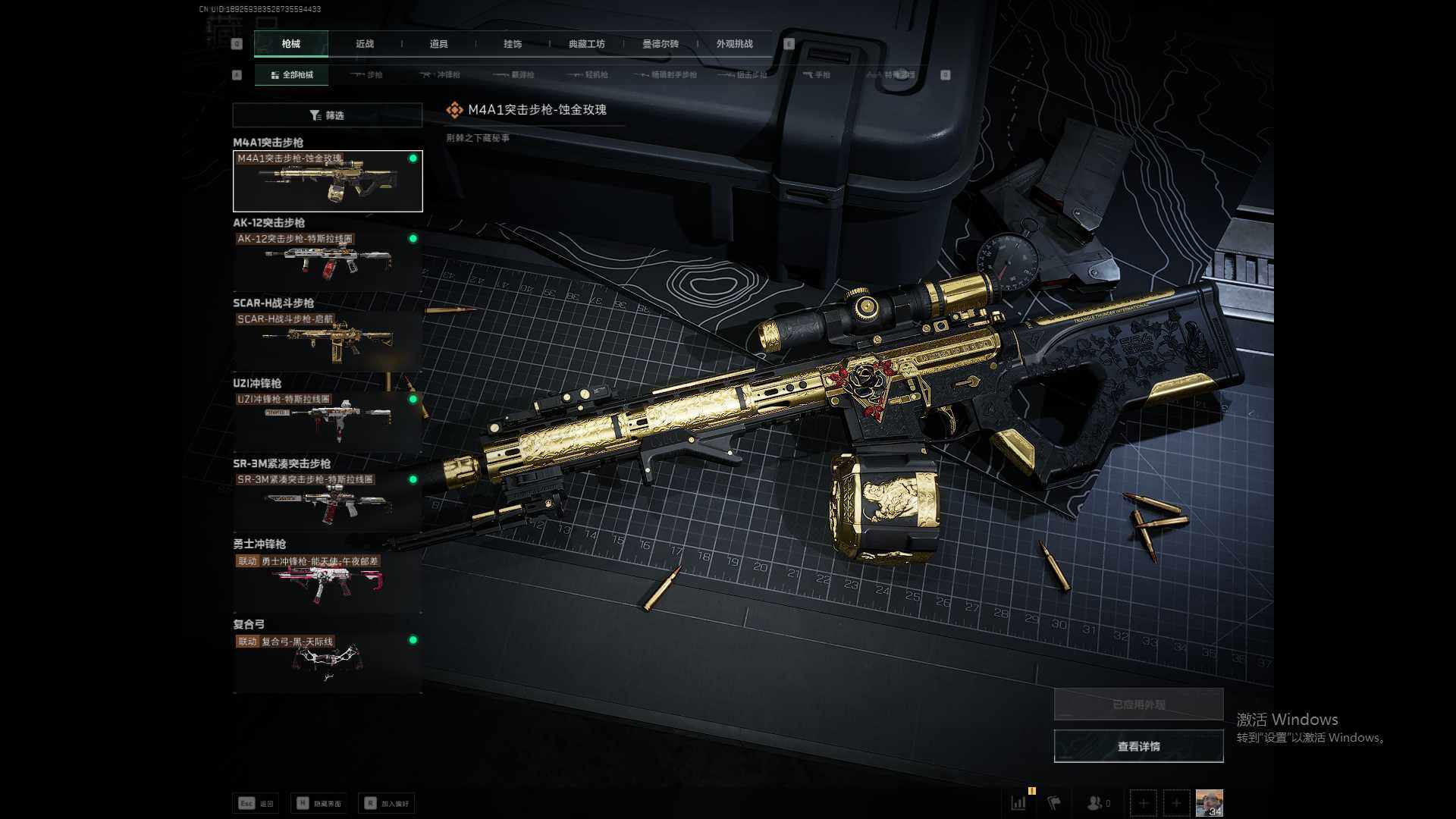Switch to the 外观挑战 tab
Viewport: 1456px width, 819px height.
tap(734, 44)
